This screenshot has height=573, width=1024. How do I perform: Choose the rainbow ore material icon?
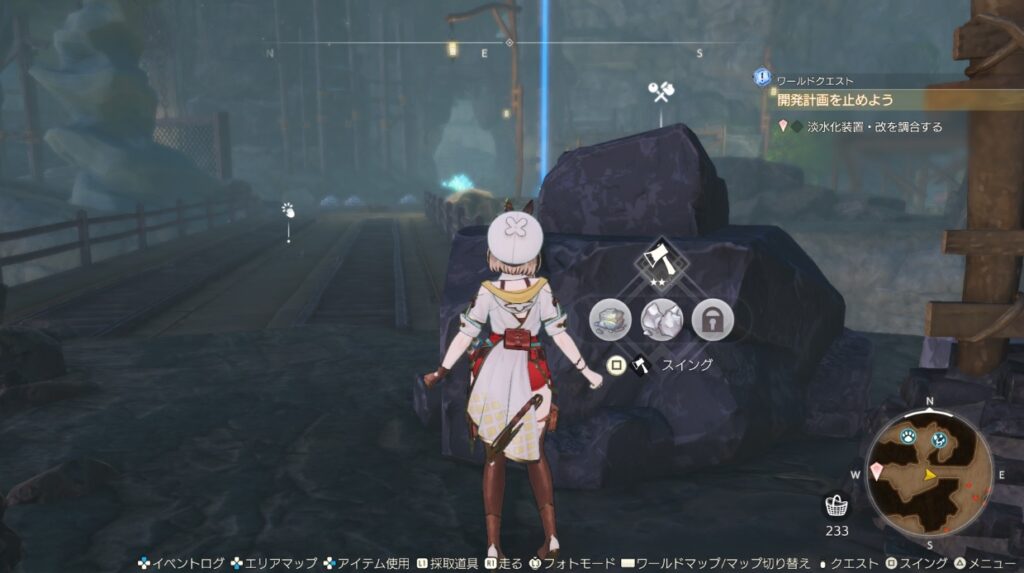(x=610, y=319)
